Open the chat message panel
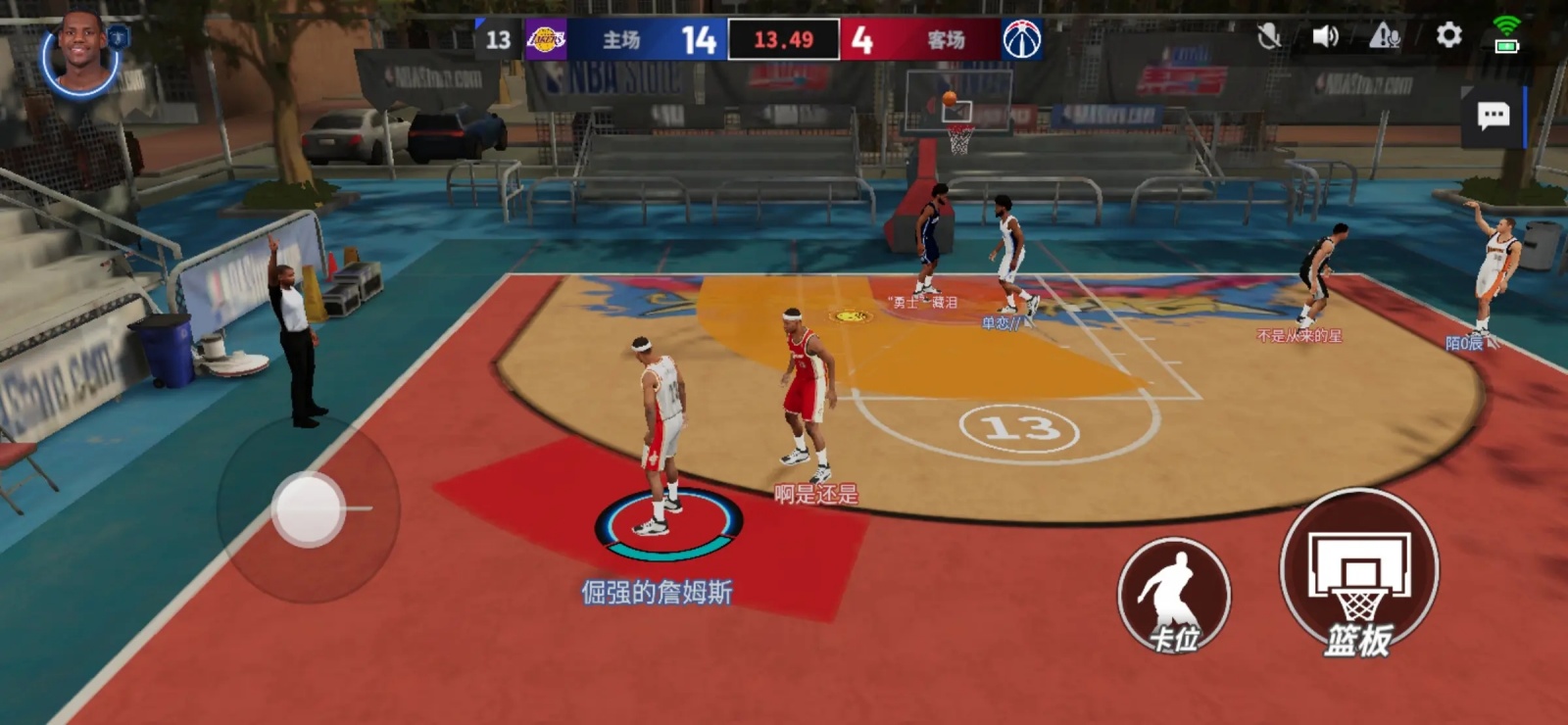Viewport: 1568px width, 725px height. click(1493, 117)
